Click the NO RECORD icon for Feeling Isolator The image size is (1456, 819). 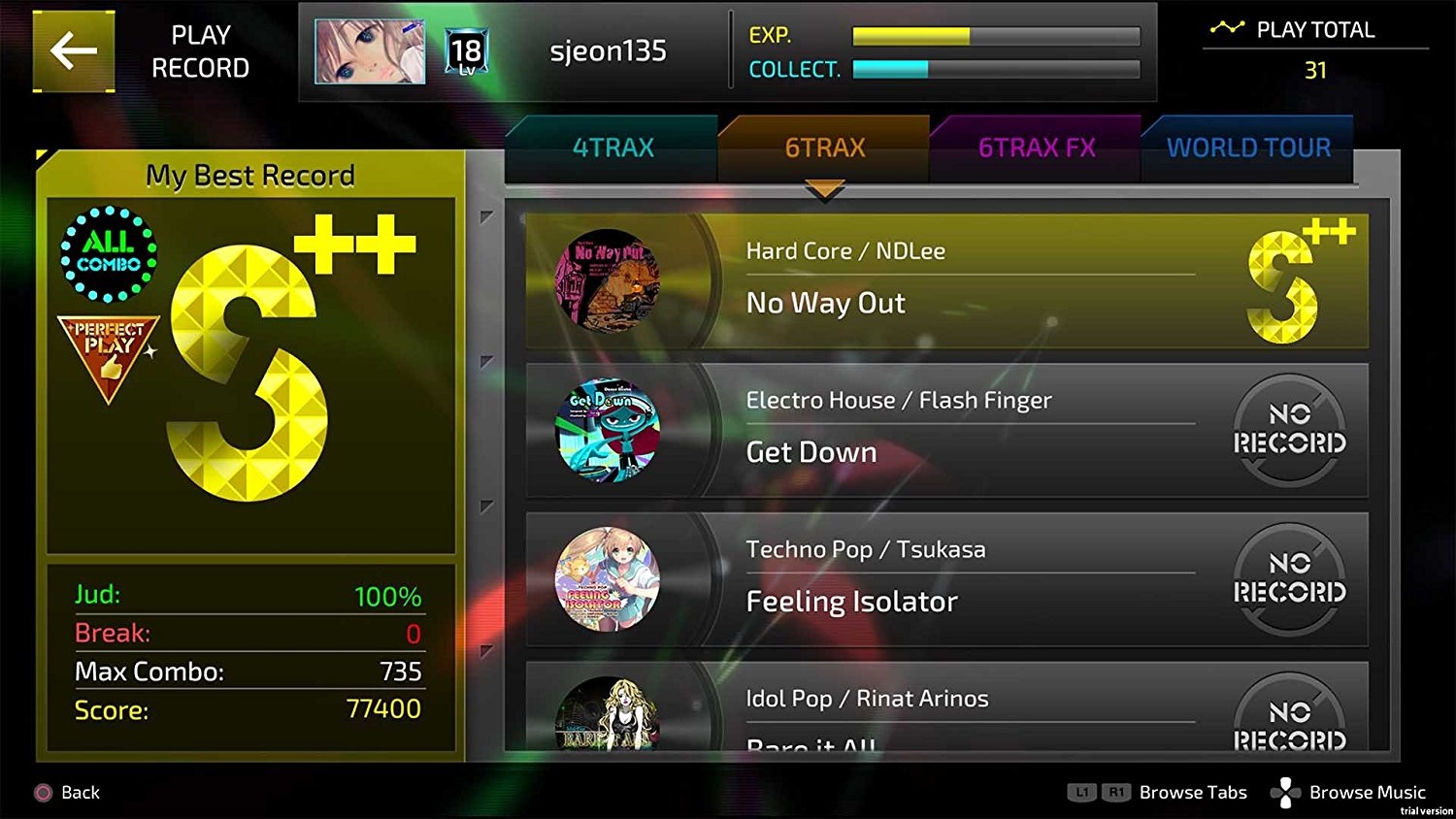coord(1289,579)
